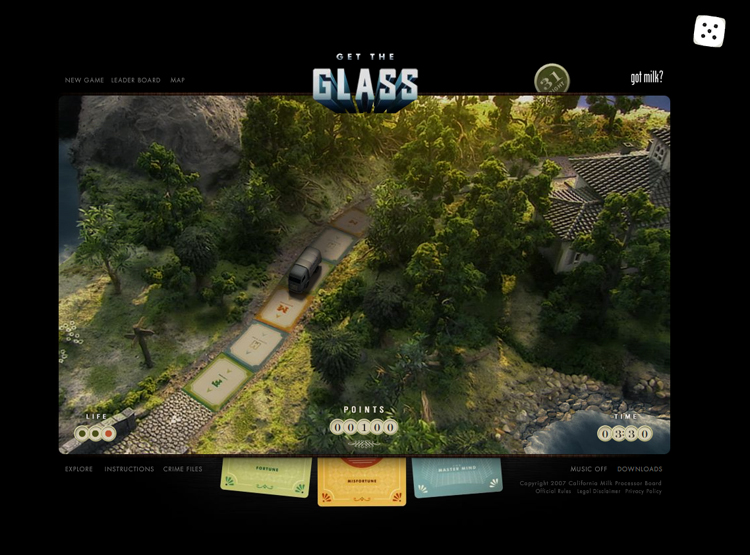
Task: Open the Explore option
Action: [79, 469]
